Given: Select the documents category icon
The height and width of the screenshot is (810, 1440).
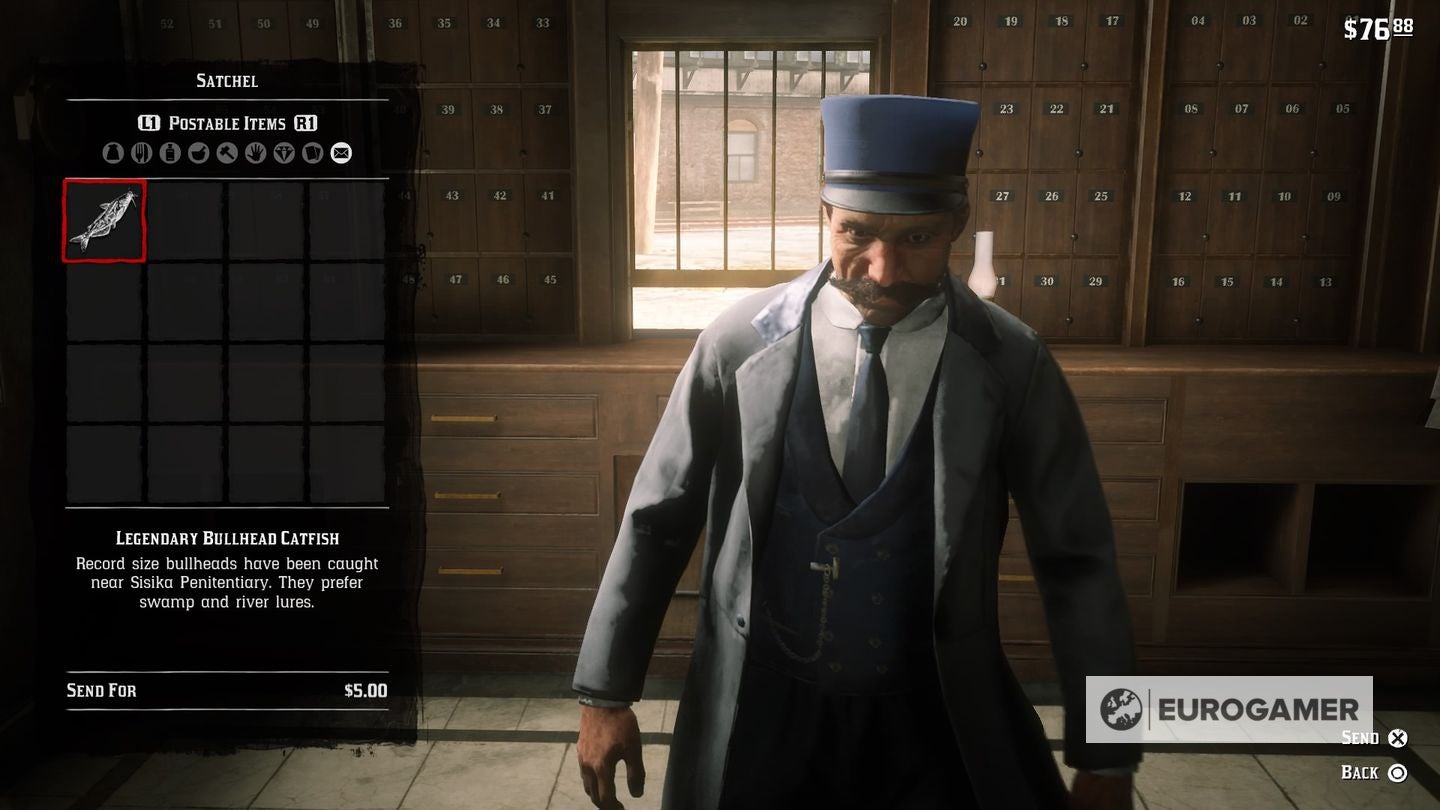Looking at the screenshot, I should tap(311, 153).
